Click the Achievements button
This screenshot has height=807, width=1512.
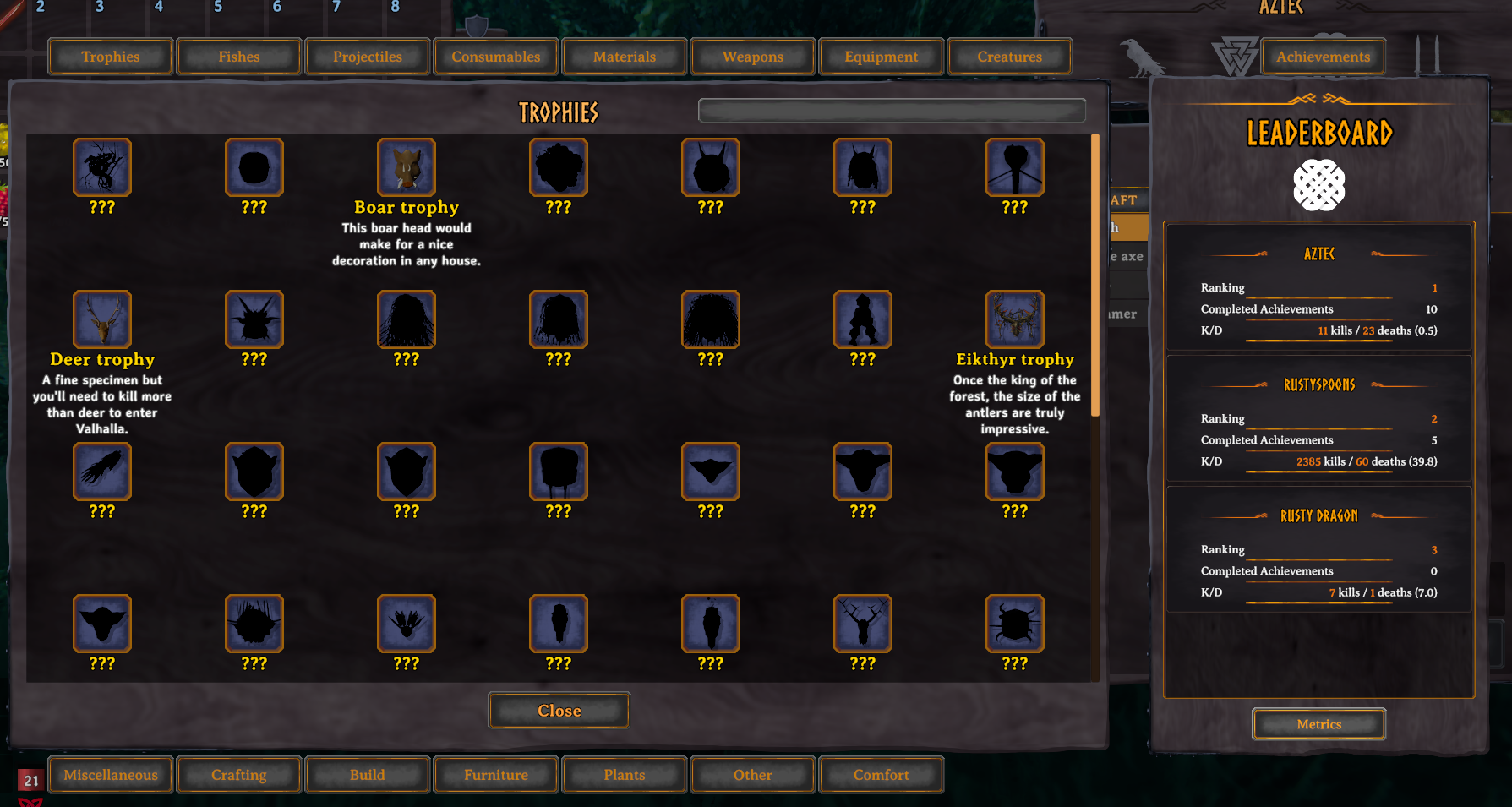(1323, 56)
